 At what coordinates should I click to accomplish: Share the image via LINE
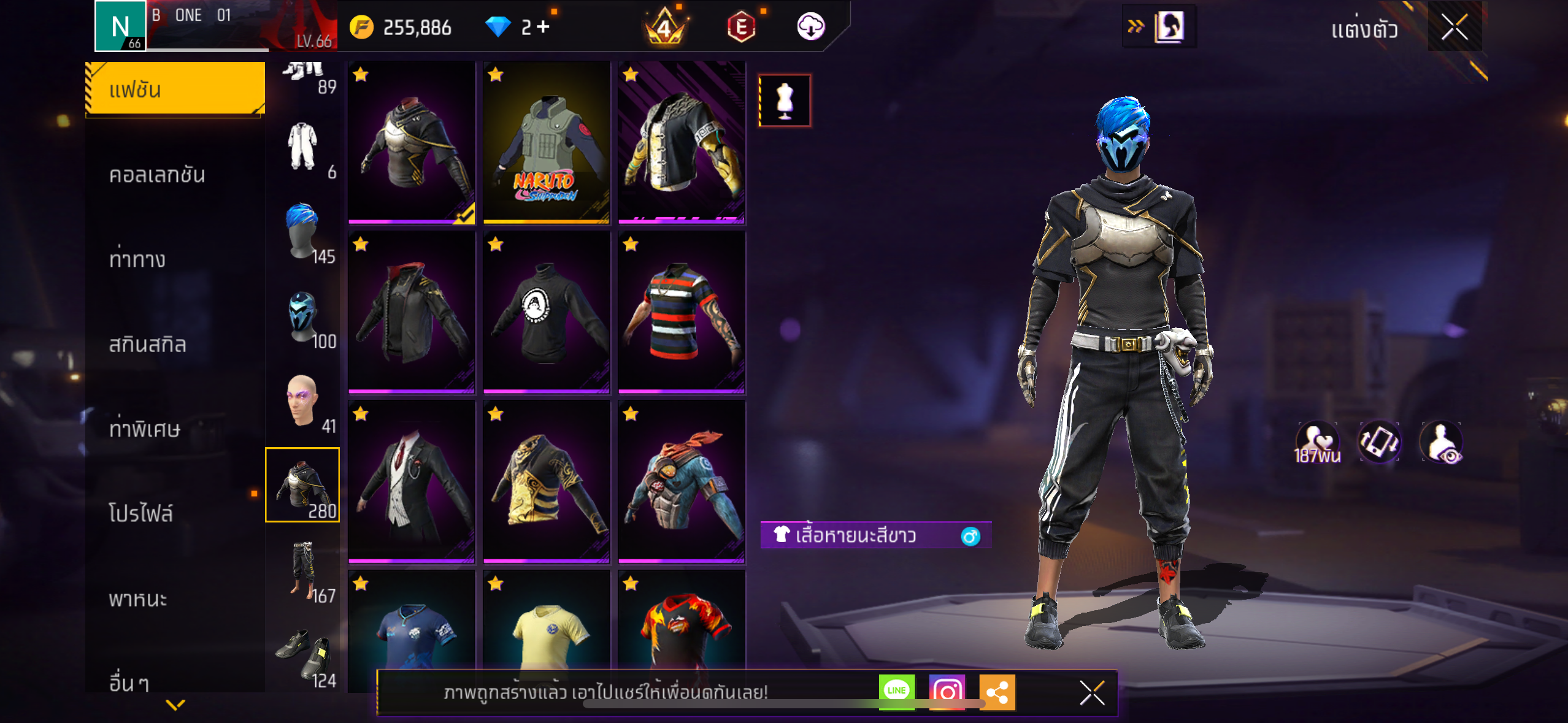[896, 692]
